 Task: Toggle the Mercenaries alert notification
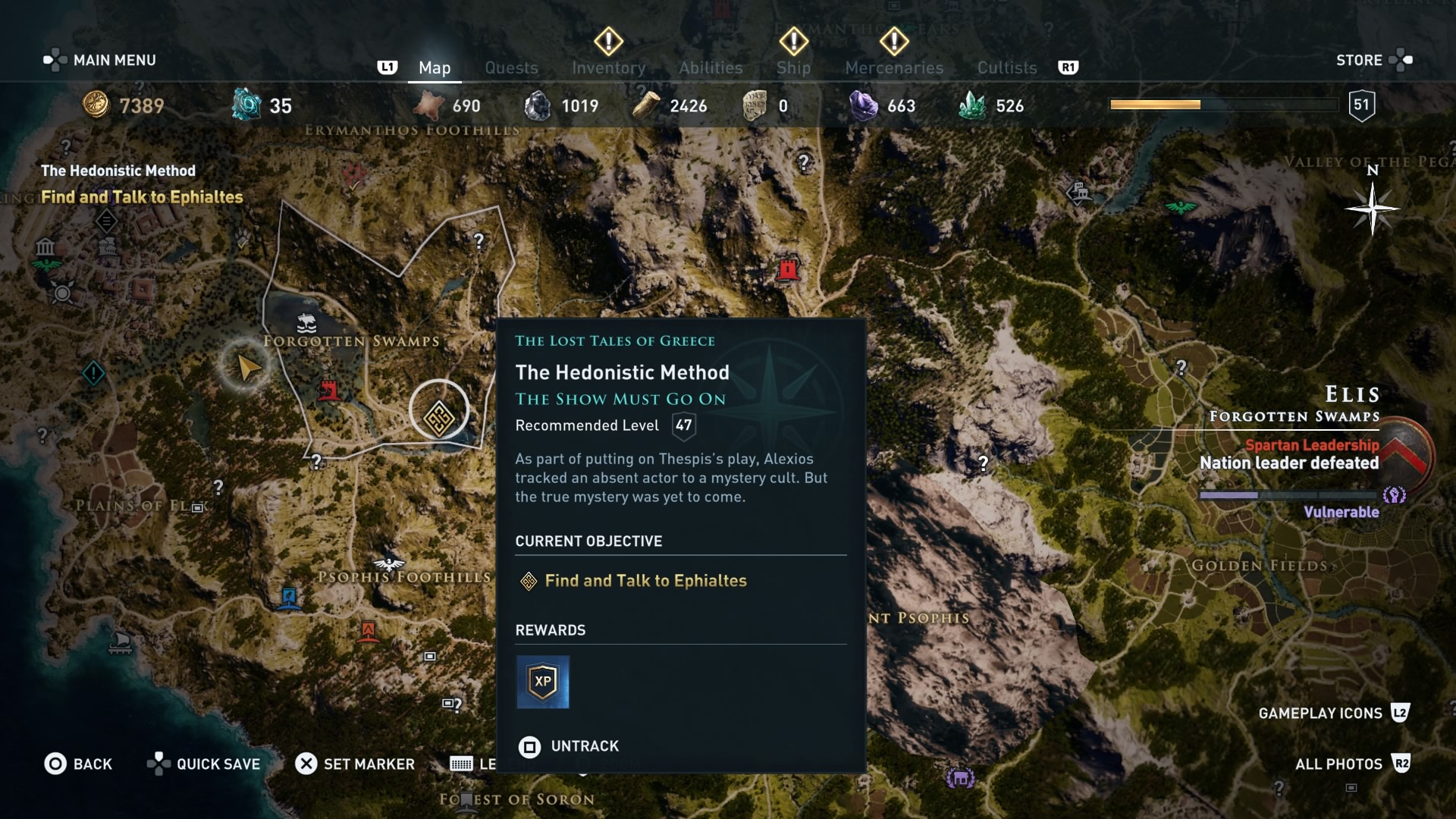[x=894, y=43]
